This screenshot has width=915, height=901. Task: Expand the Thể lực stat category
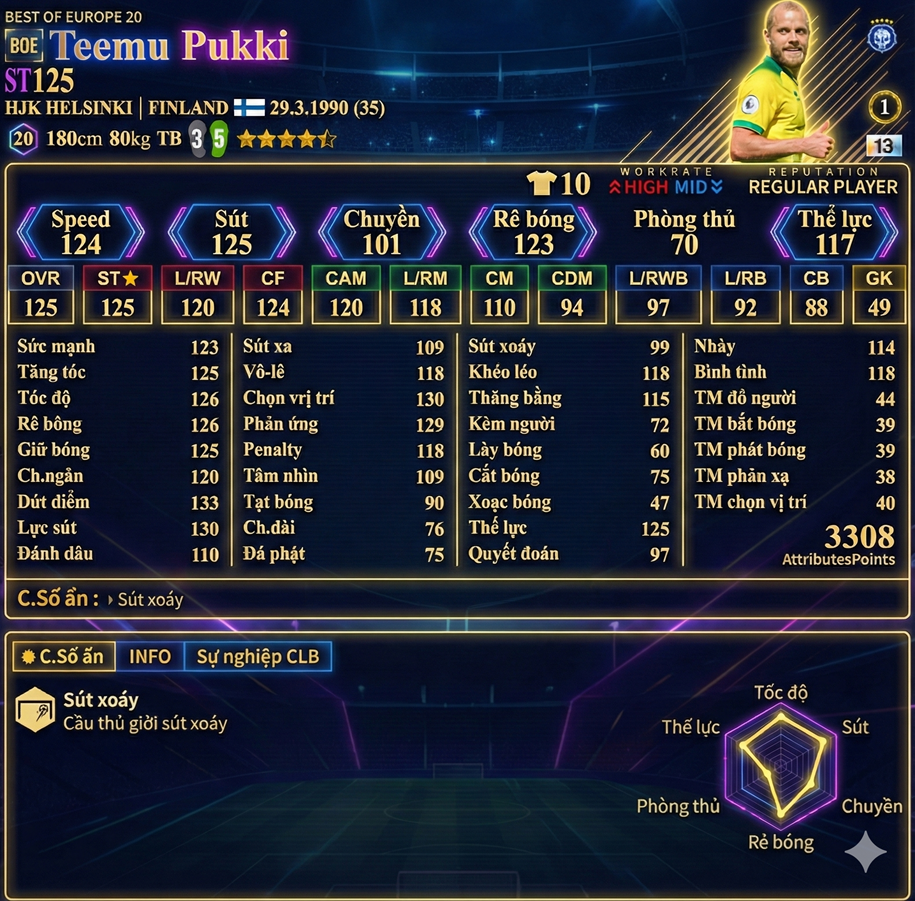tap(834, 232)
